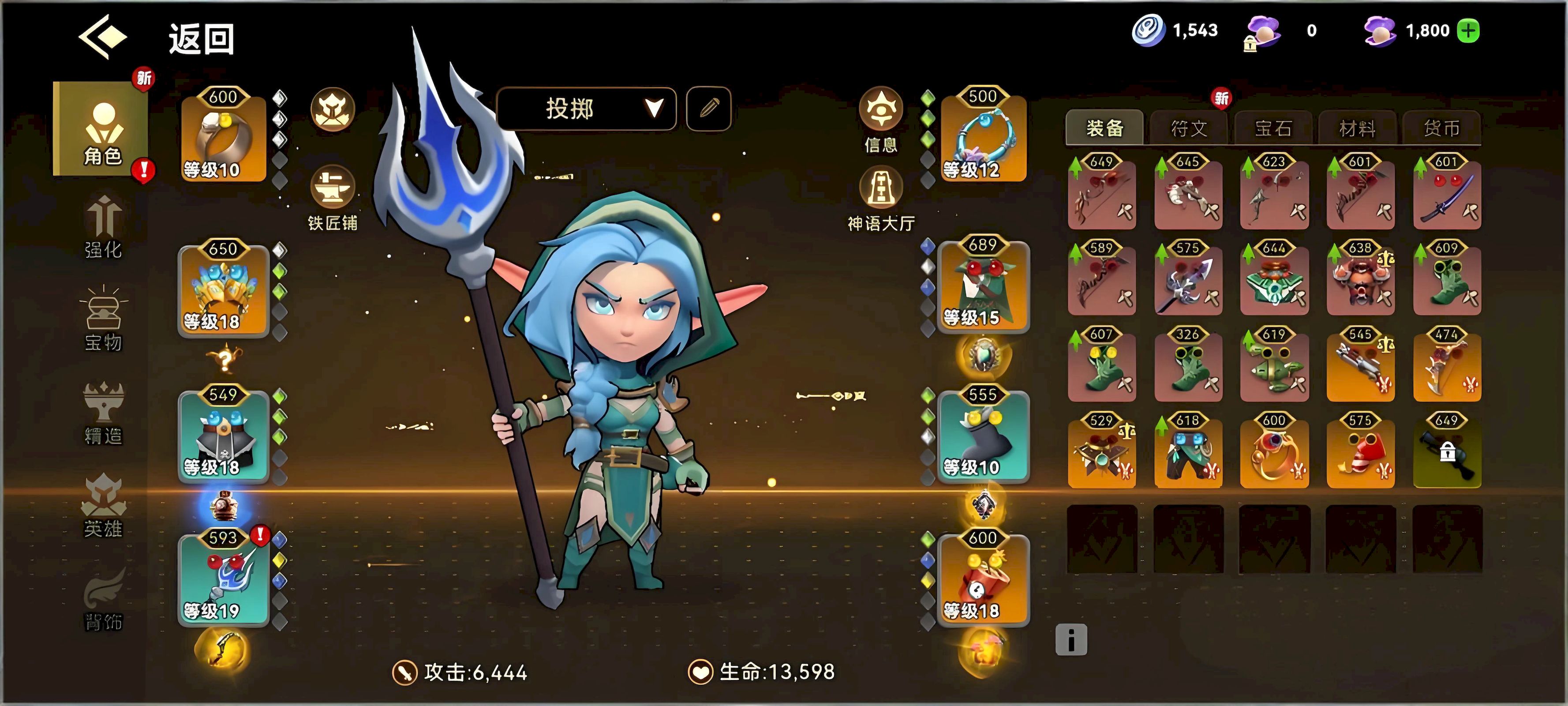
Task: Open the 货币 currency tab
Action: pos(1441,128)
